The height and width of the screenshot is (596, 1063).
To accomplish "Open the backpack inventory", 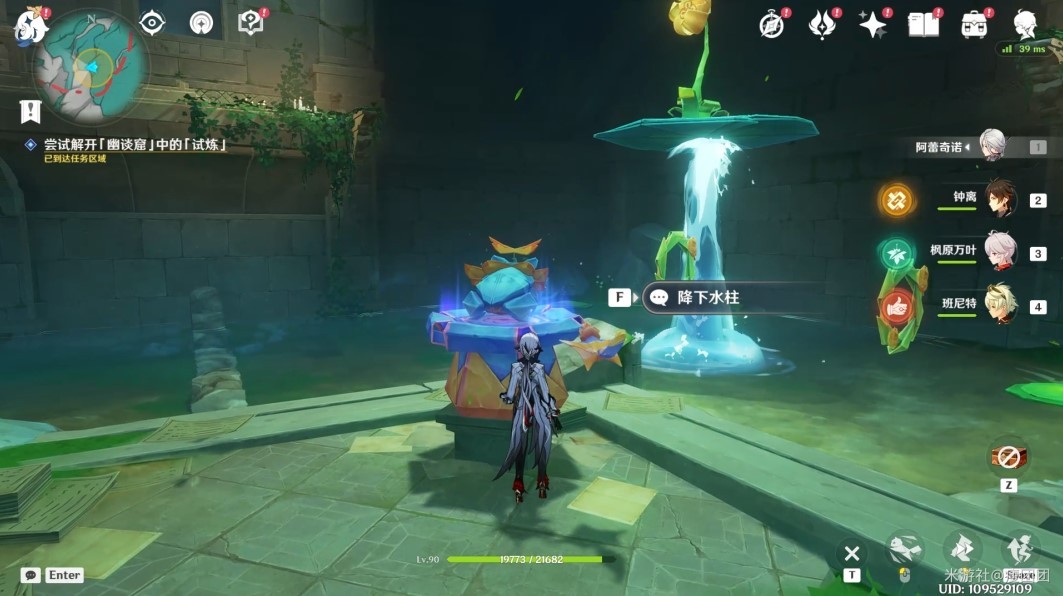I will (974, 25).
